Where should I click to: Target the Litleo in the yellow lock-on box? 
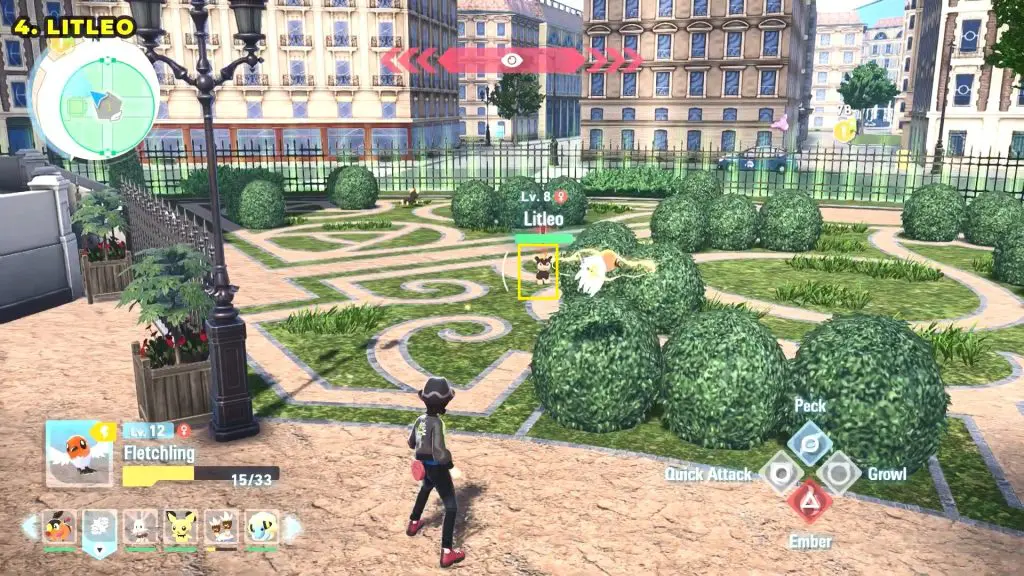pyautogui.click(x=539, y=270)
